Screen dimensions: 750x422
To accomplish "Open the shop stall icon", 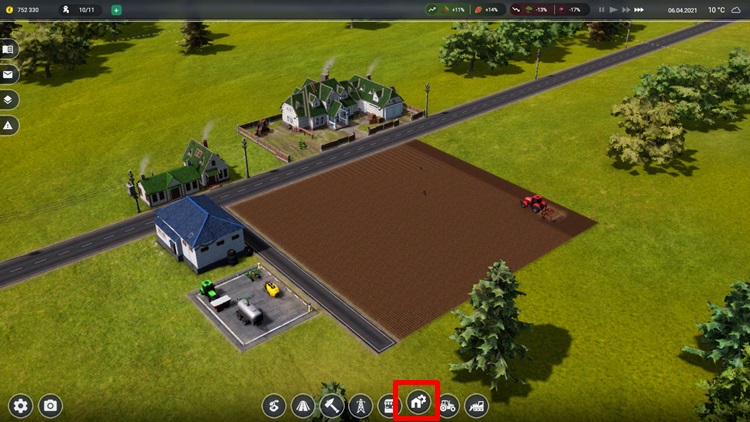I will 388,405.
